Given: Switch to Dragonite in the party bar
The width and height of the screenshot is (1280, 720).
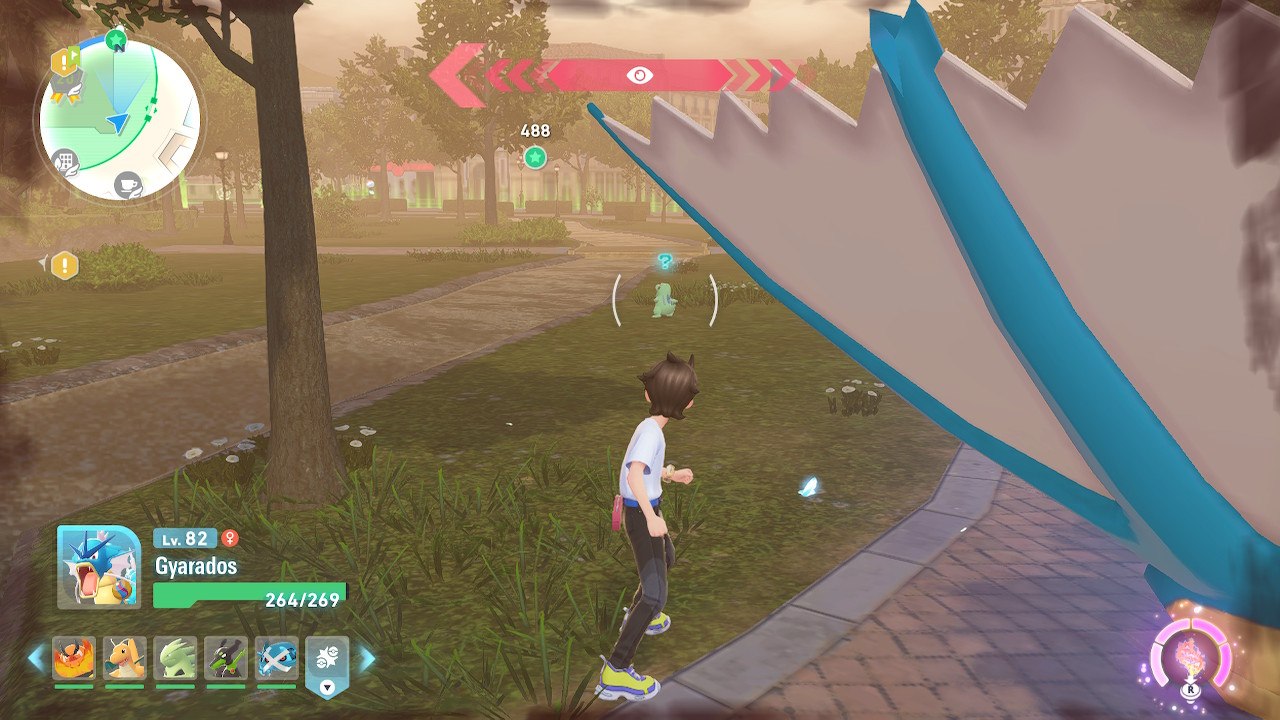Looking at the screenshot, I should pos(125,658).
